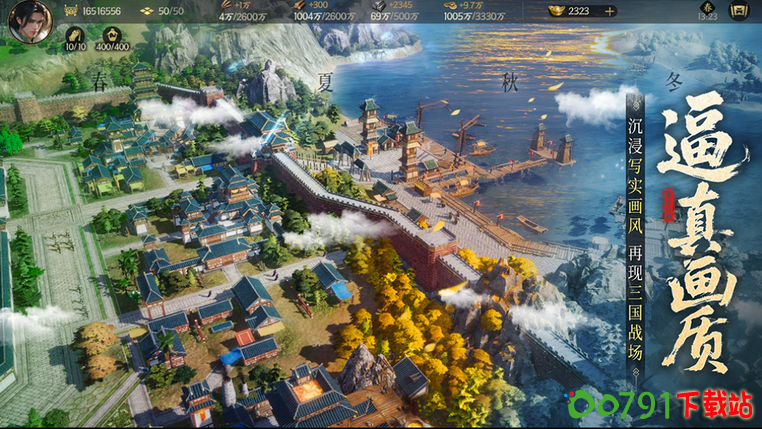Screen dimensions: 762x429
Task: Add more gold ingots with the plus button
Action: pos(608,11)
